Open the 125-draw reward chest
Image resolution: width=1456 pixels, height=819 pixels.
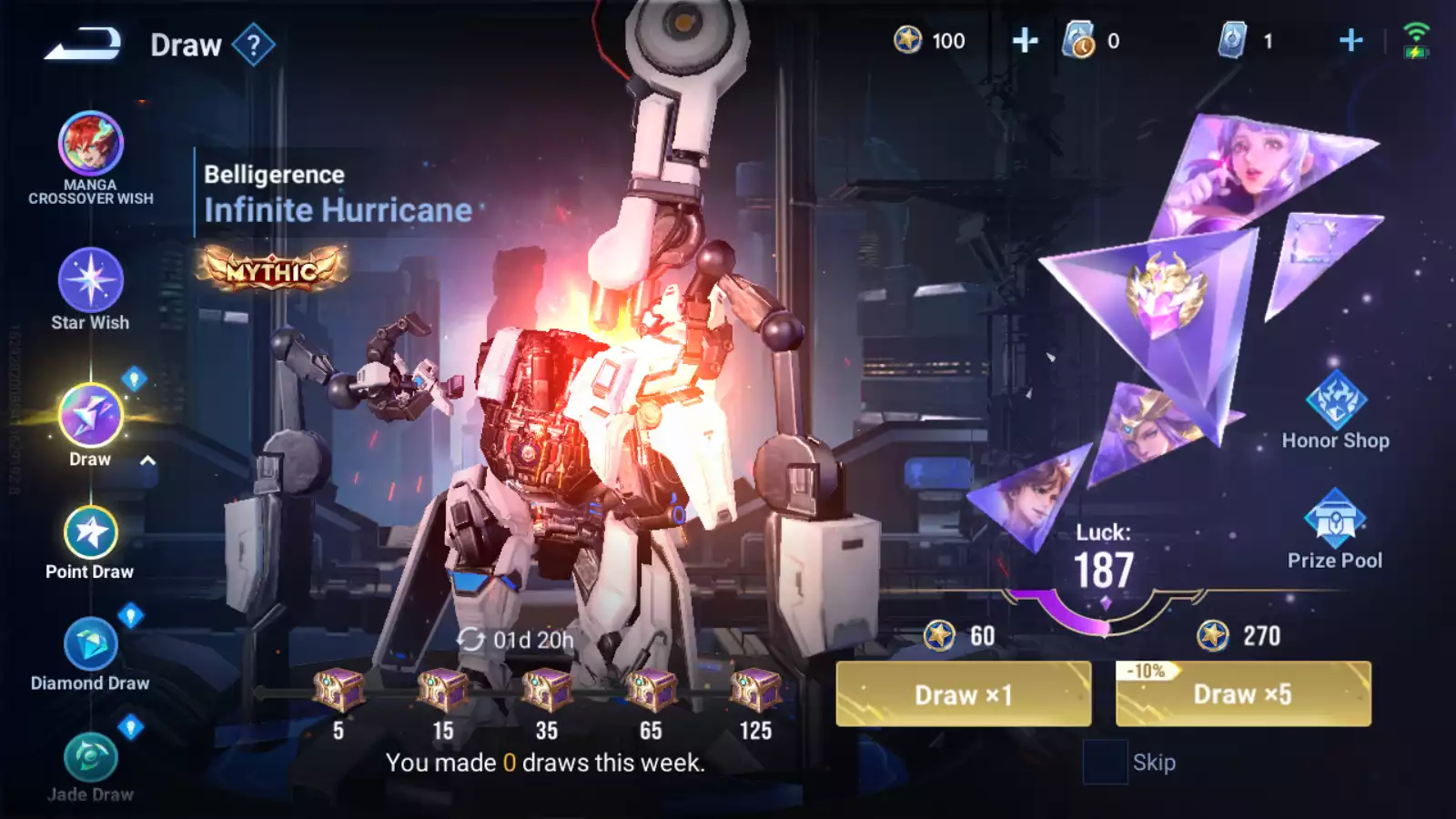coord(755,690)
